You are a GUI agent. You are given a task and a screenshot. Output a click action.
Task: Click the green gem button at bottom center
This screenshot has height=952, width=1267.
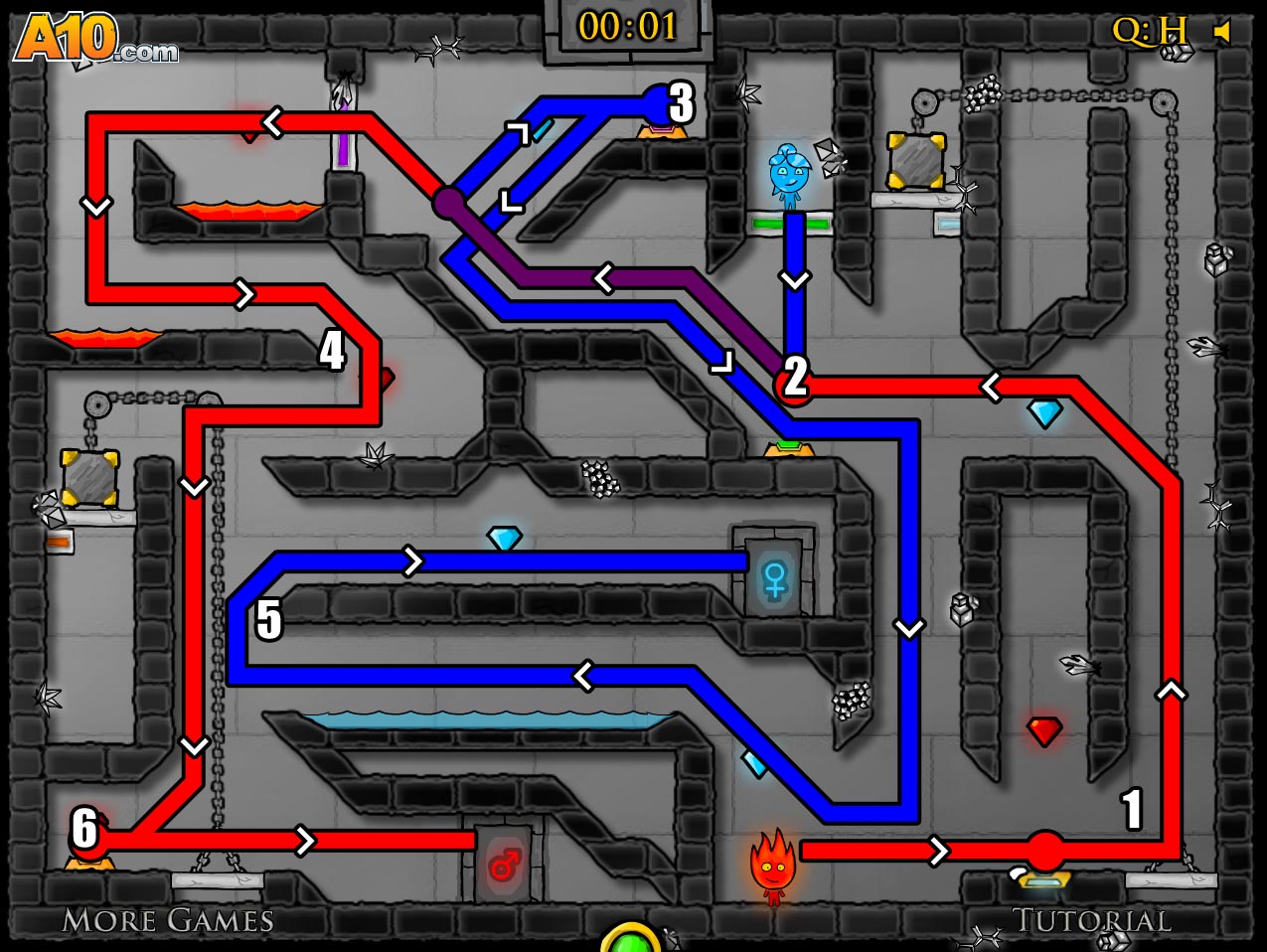click(630, 939)
